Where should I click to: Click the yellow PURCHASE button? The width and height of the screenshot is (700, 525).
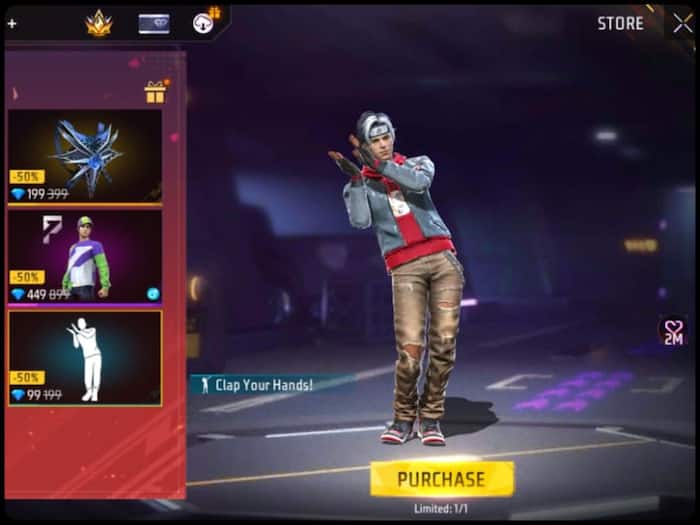[441, 479]
